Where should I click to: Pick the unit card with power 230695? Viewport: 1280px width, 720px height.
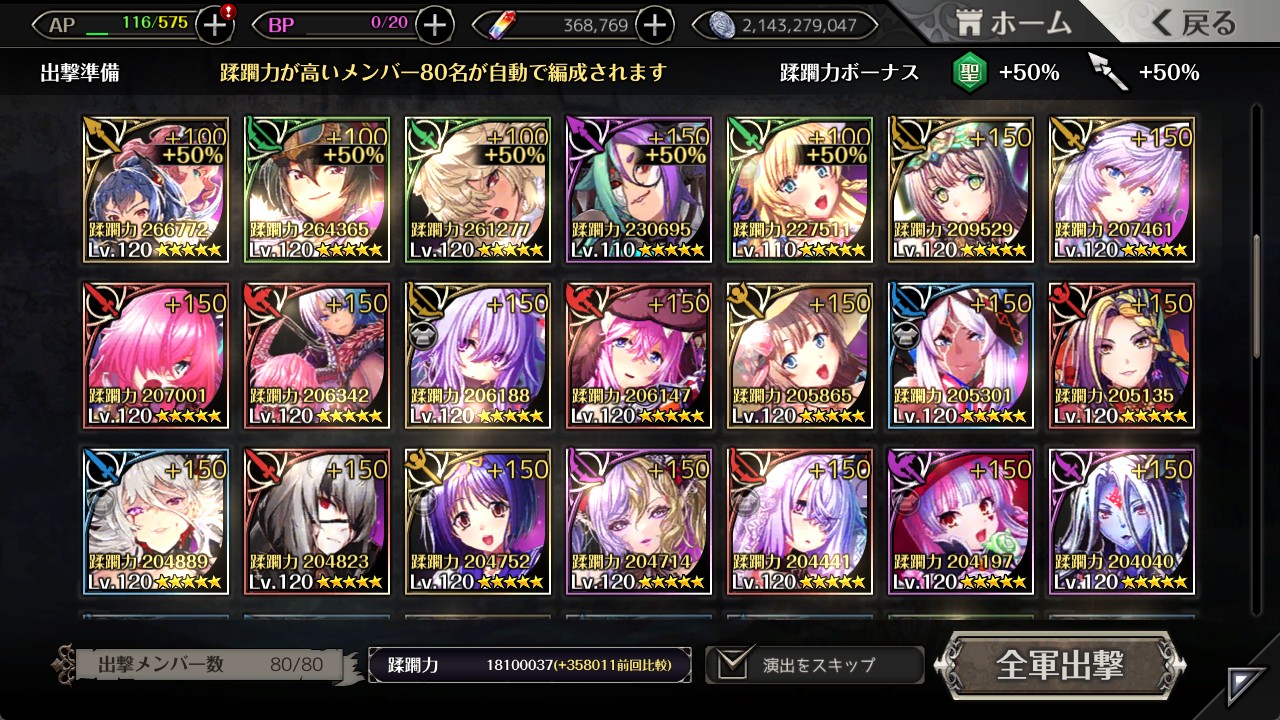tap(639, 189)
